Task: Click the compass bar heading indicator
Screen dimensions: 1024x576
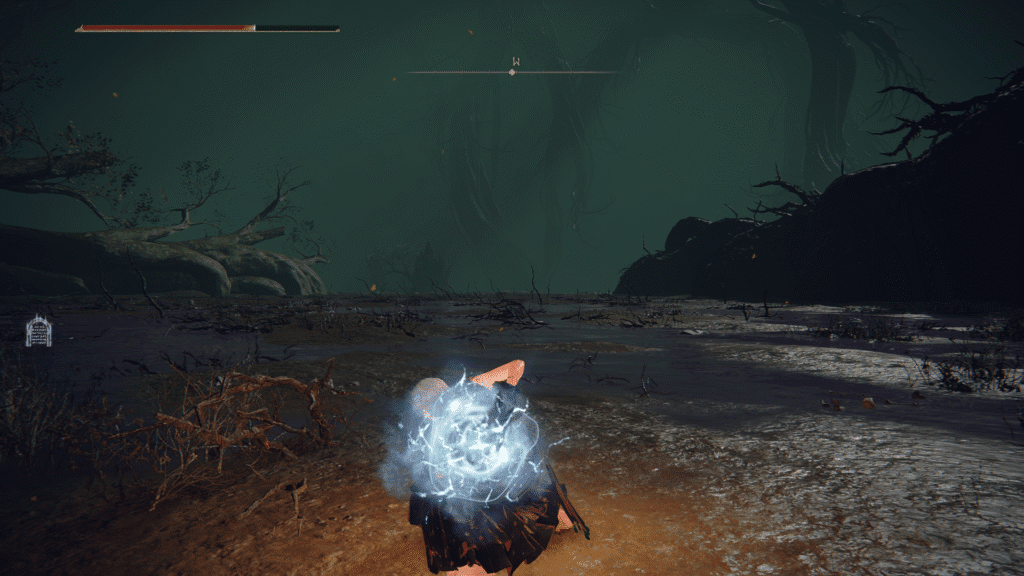Action: (513, 71)
